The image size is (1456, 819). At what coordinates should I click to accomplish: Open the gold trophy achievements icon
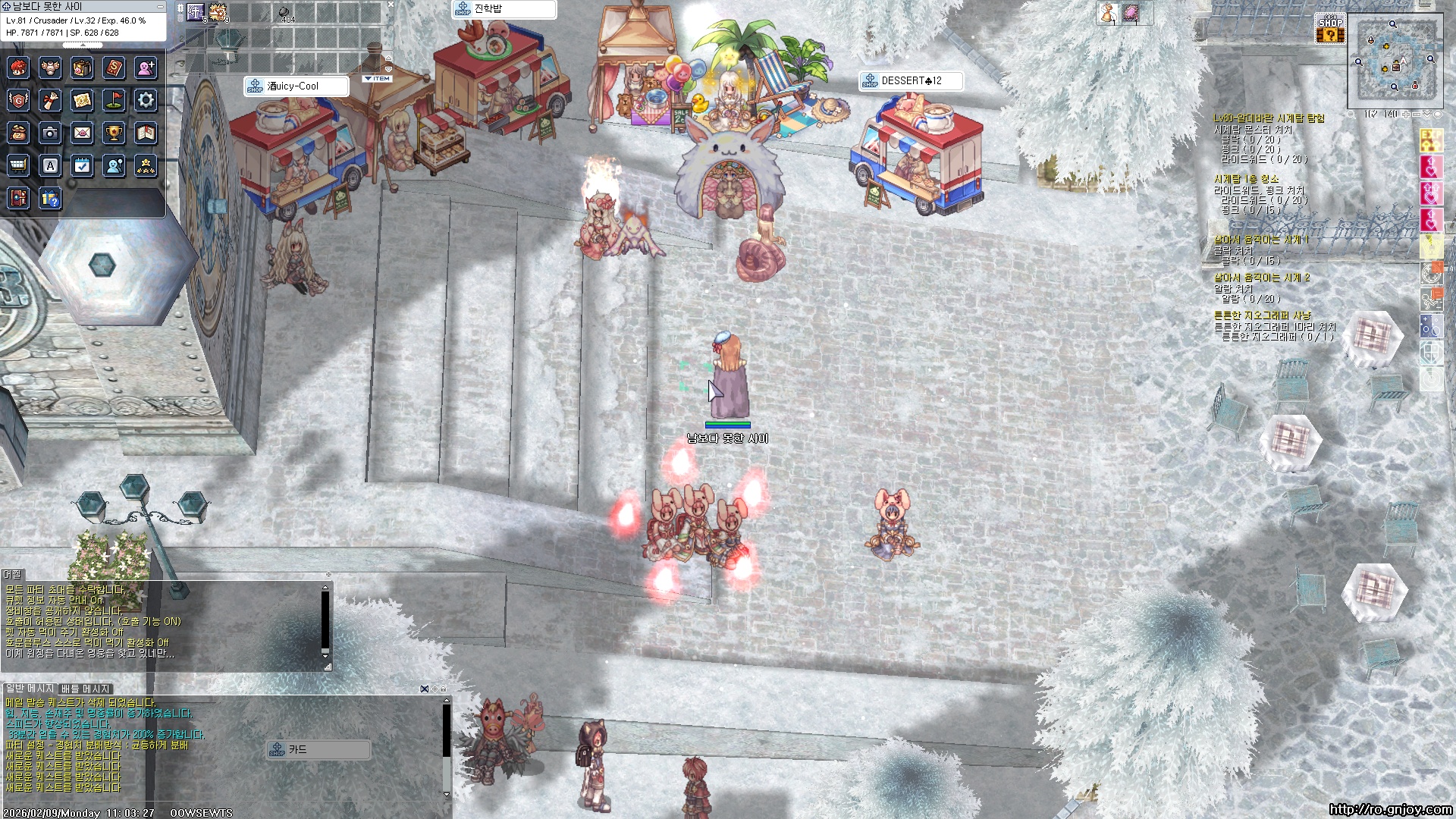[114, 133]
